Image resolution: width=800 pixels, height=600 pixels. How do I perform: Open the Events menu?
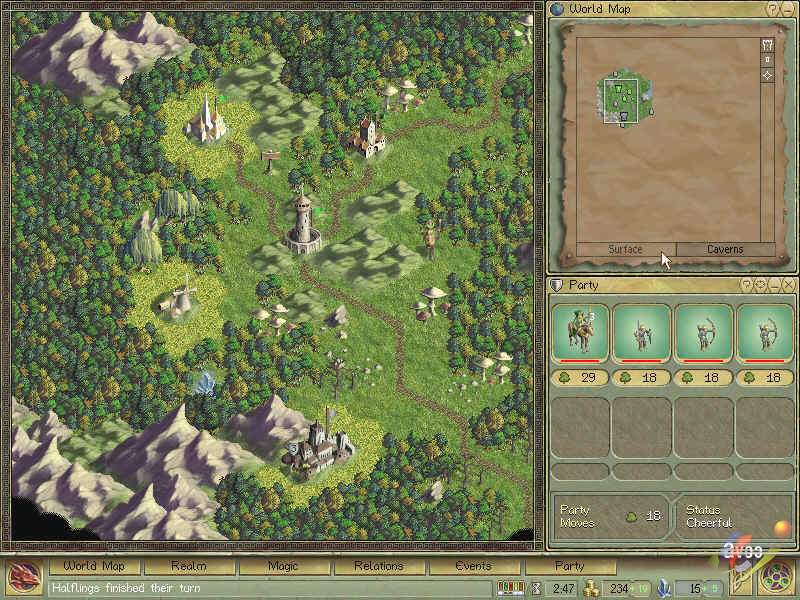(473, 566)
